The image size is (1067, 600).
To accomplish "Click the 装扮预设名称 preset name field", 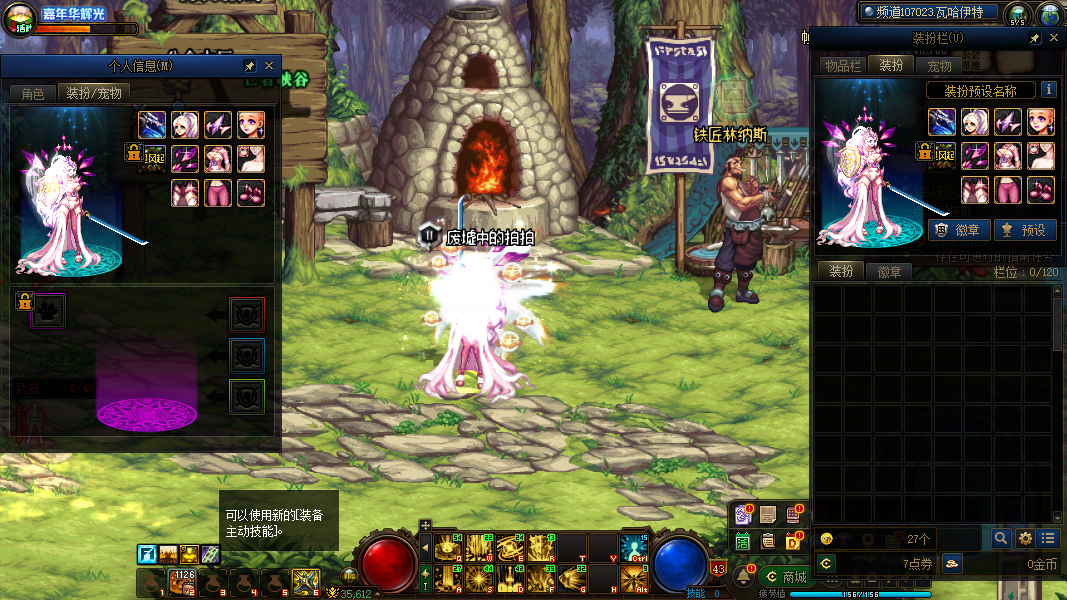I will coord(980,90).
